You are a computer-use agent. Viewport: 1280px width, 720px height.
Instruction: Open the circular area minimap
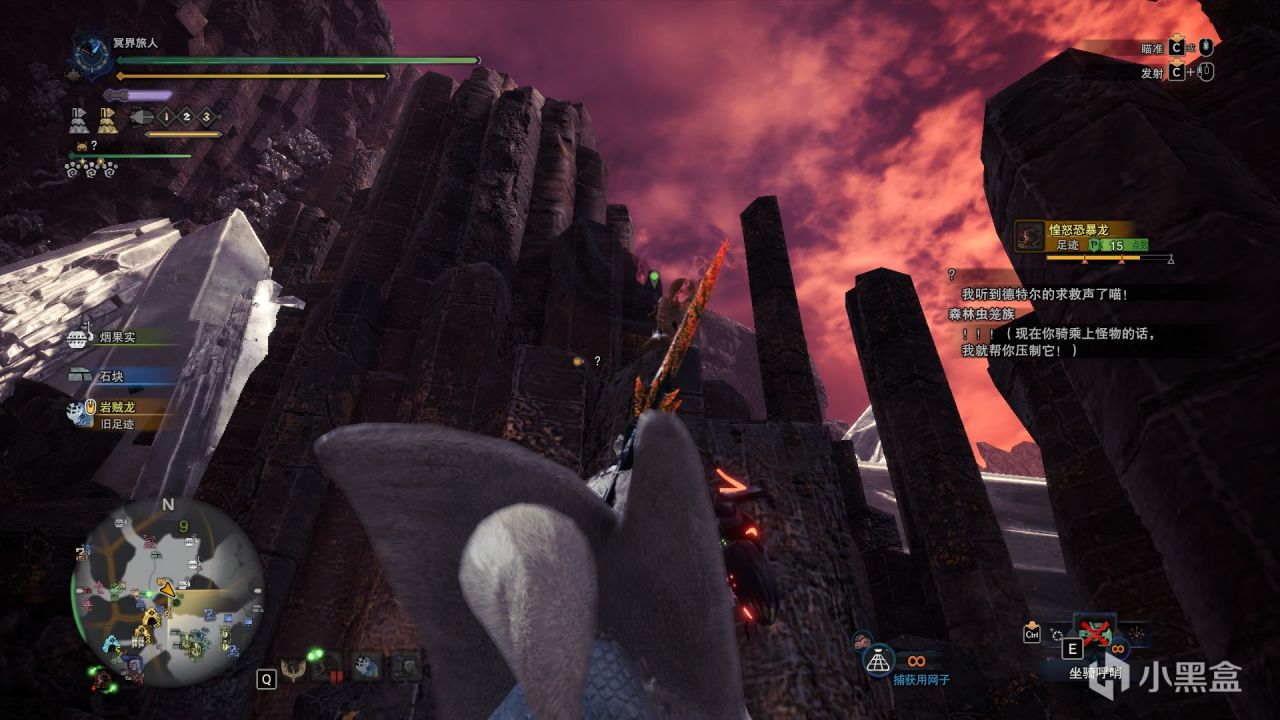coord(168,592)
